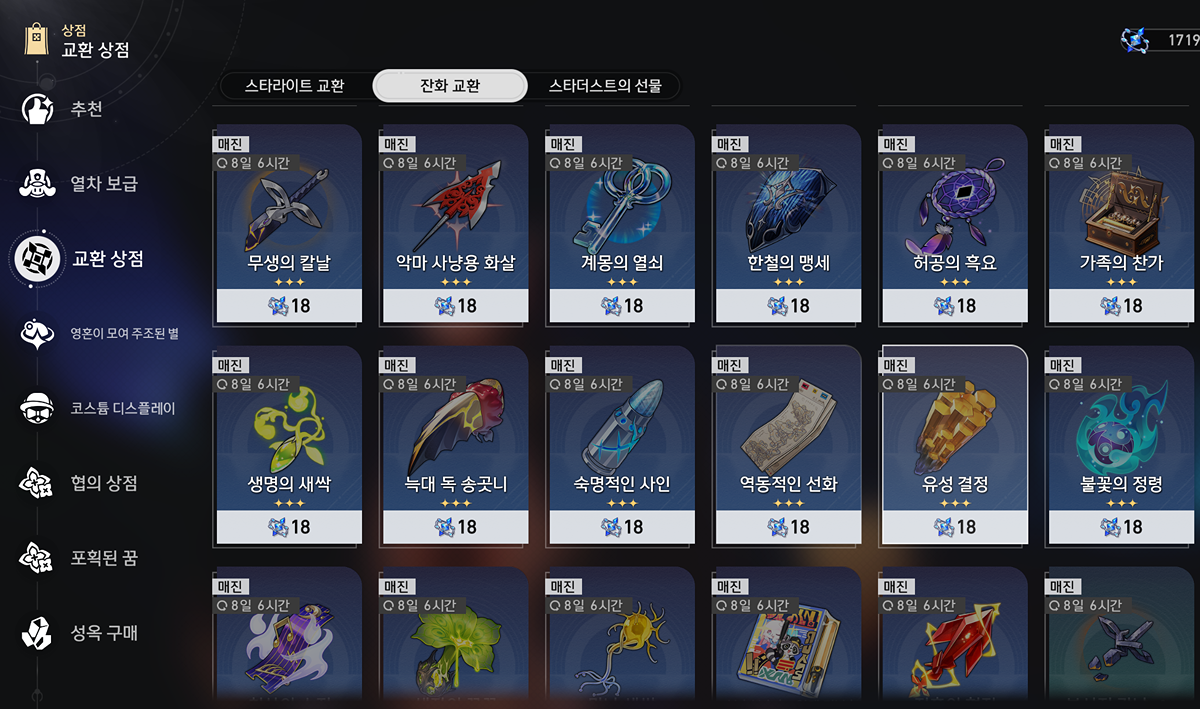Open the 영혼이 모여 주조된 별 section
The width and height of the screenshot is (1200, 709).
point(123,333)
